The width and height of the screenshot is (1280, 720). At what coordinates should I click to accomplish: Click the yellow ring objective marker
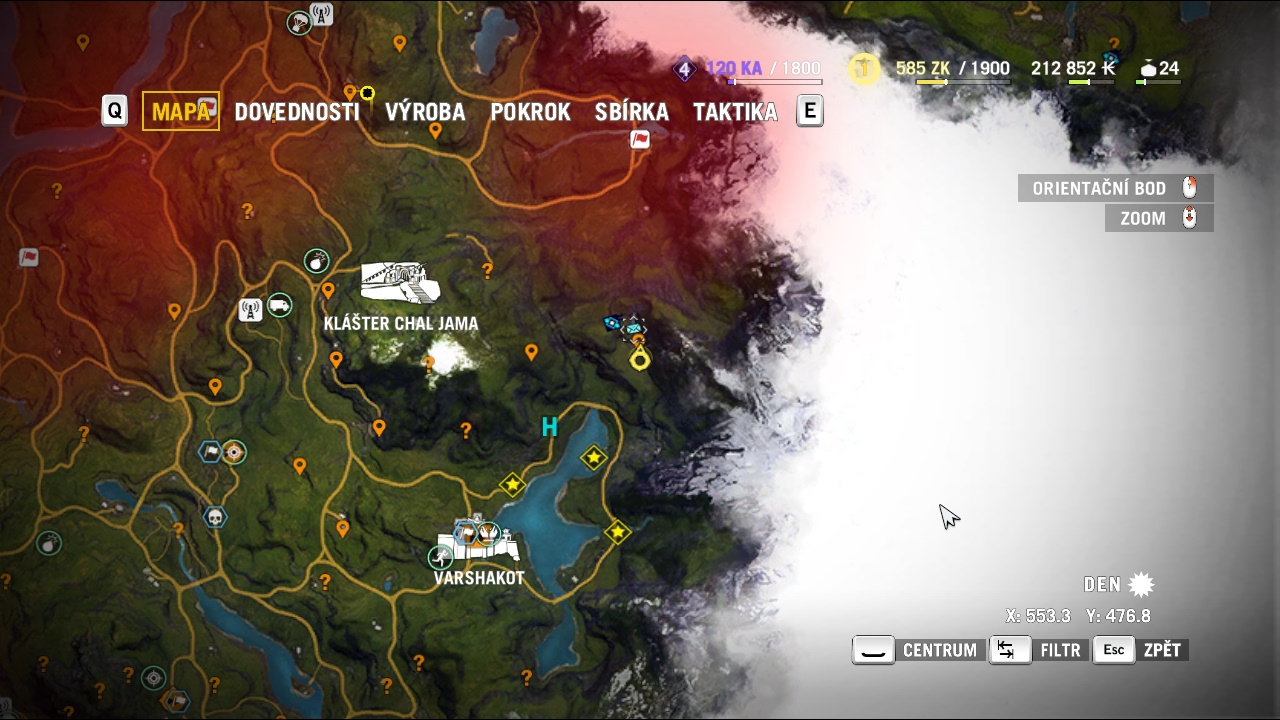[x=640, y=359]
